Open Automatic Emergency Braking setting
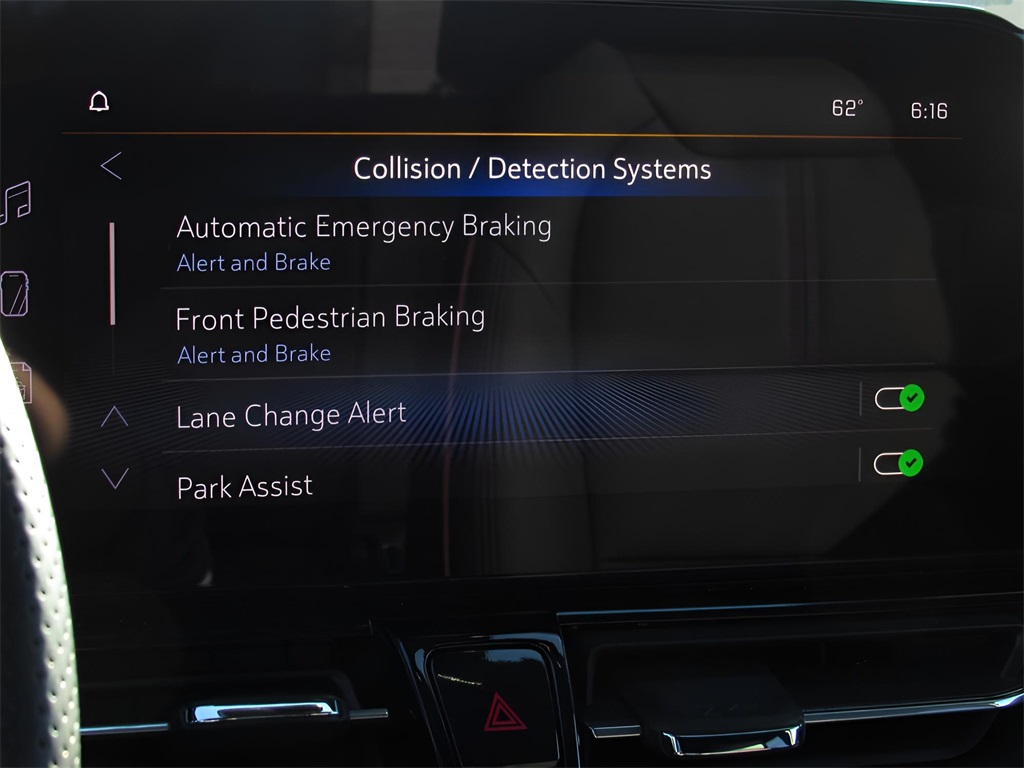The image size is (1024, 768). [363, 241]
